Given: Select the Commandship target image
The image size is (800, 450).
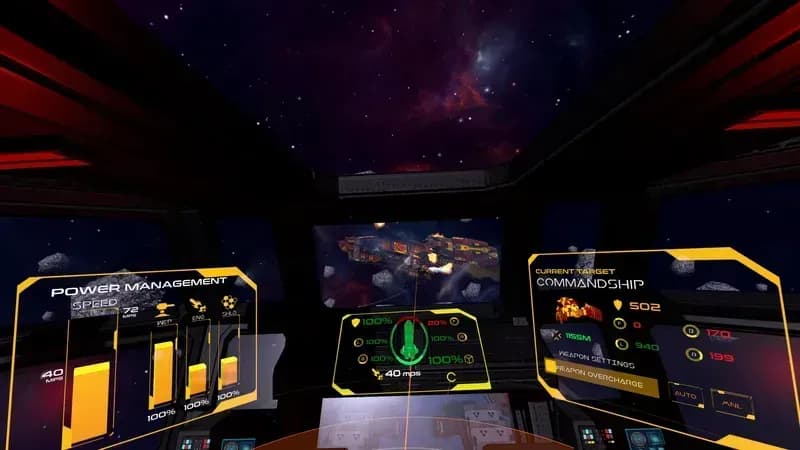Looking at the screenshot, I should tap(577, 310).
